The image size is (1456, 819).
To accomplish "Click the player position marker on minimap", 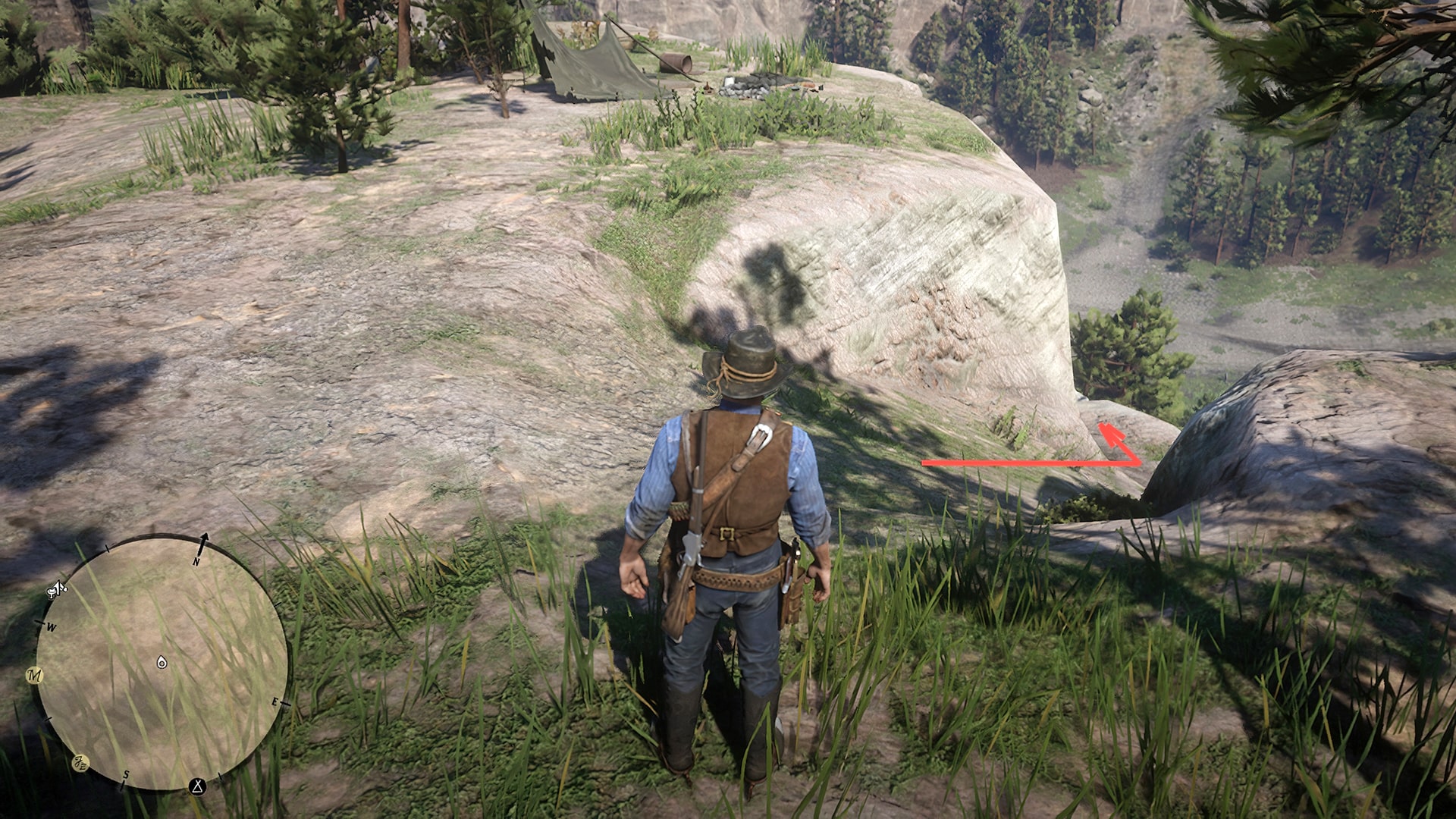I will click(162, 663).
